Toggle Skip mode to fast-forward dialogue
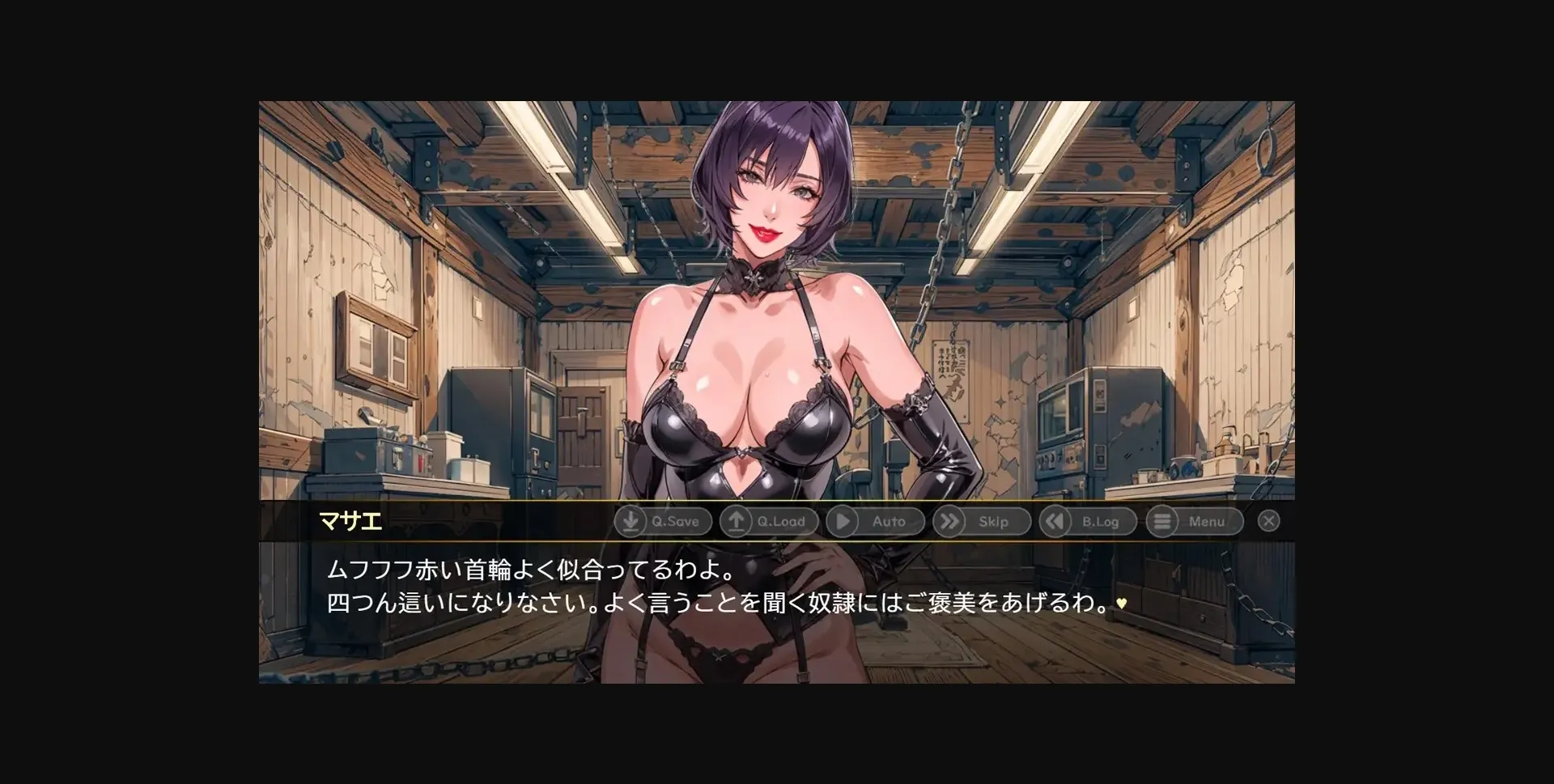1554x784 pixels. tap(982, 522)
